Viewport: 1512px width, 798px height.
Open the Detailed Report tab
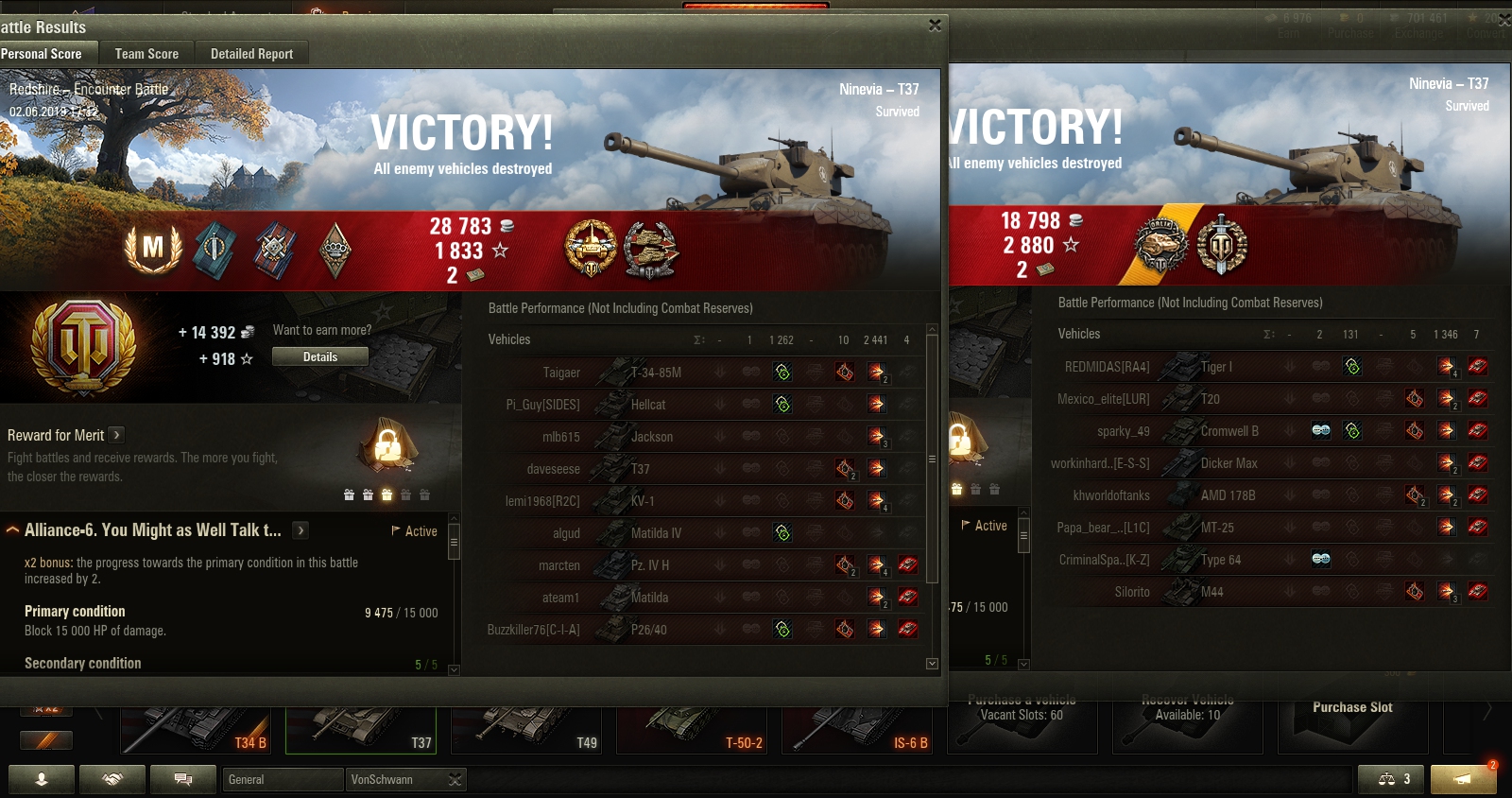[251, 54]
